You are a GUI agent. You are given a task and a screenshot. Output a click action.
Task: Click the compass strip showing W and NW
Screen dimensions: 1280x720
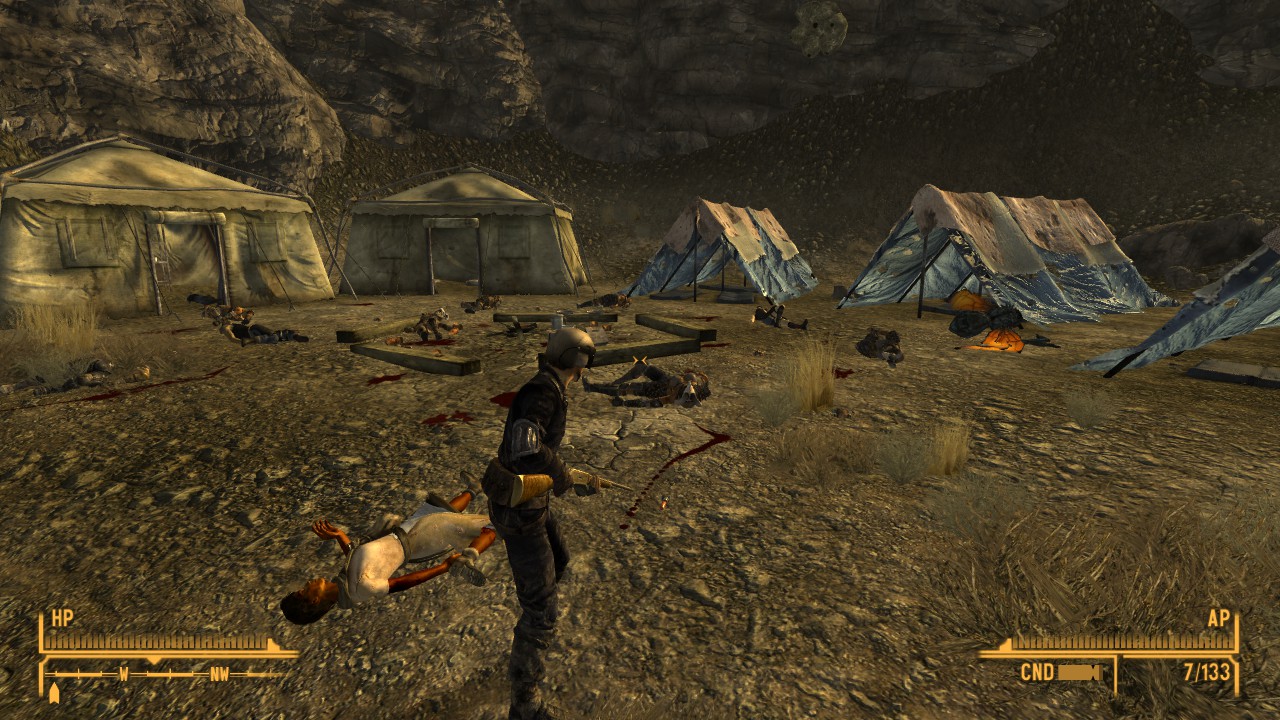[x=167, y=674]
